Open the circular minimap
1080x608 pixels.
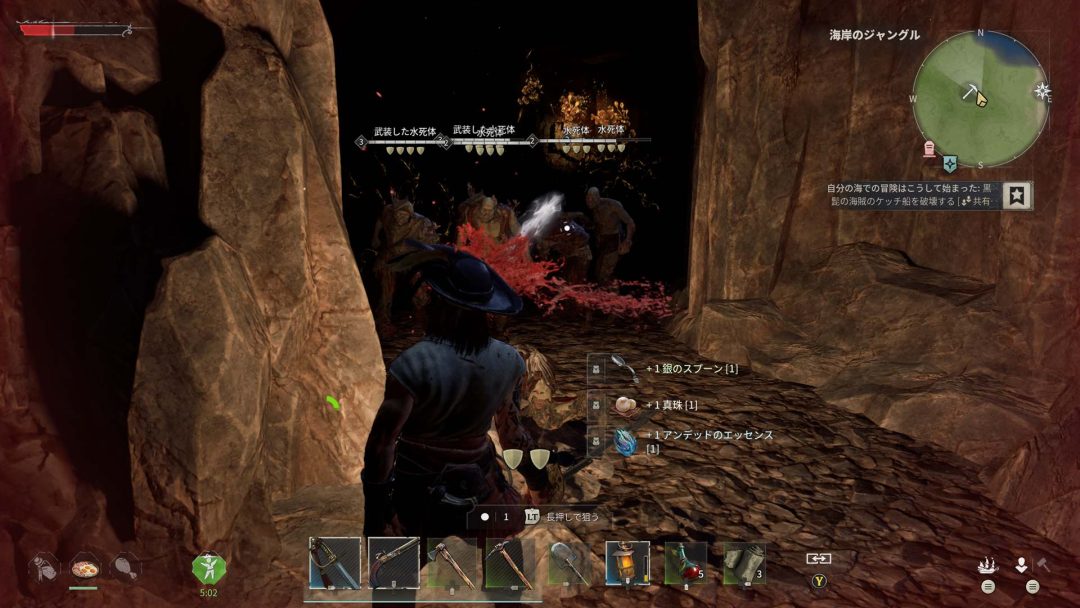click(979, 99)
